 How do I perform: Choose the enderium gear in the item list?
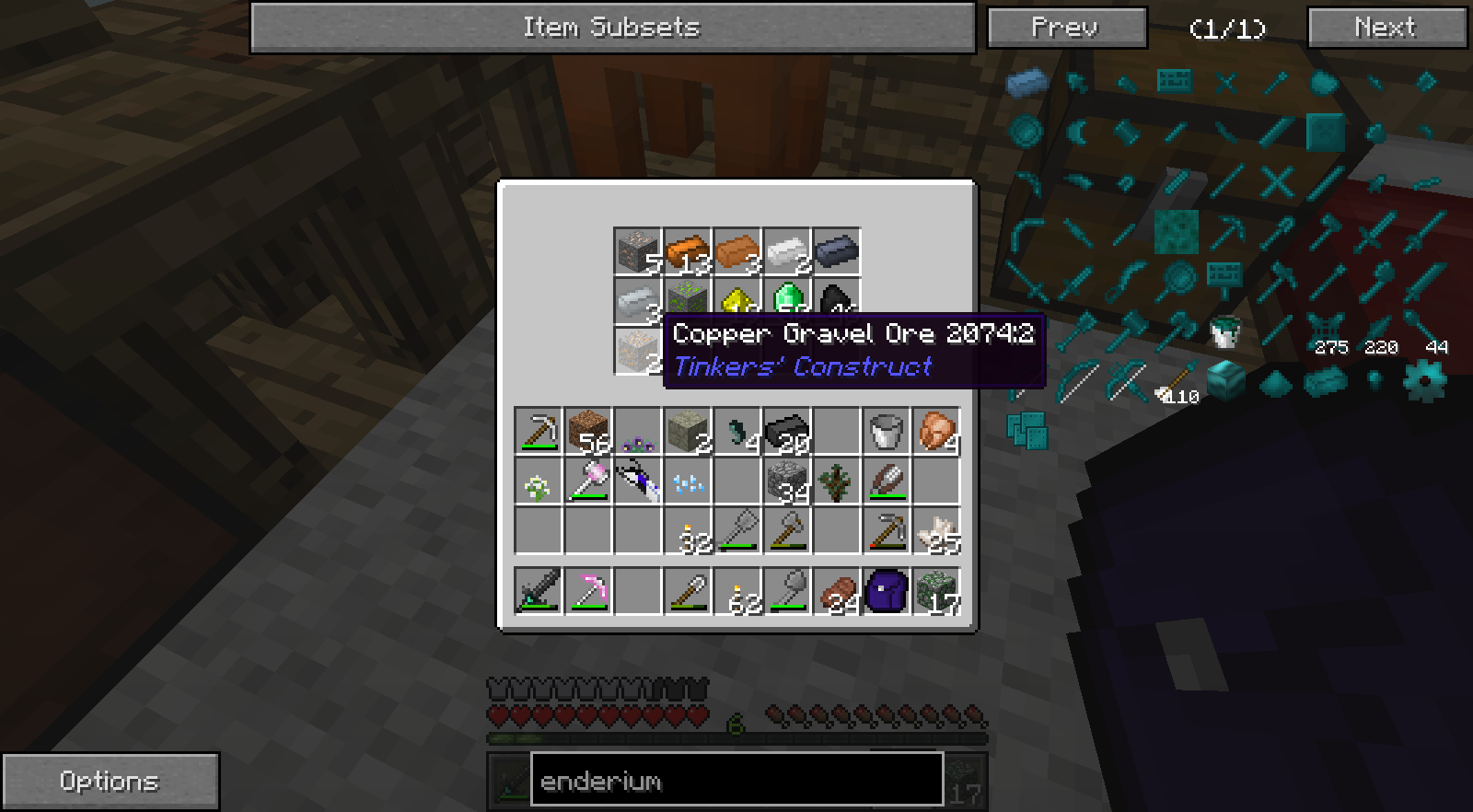pyautogui.click(x=1423, y=380)
